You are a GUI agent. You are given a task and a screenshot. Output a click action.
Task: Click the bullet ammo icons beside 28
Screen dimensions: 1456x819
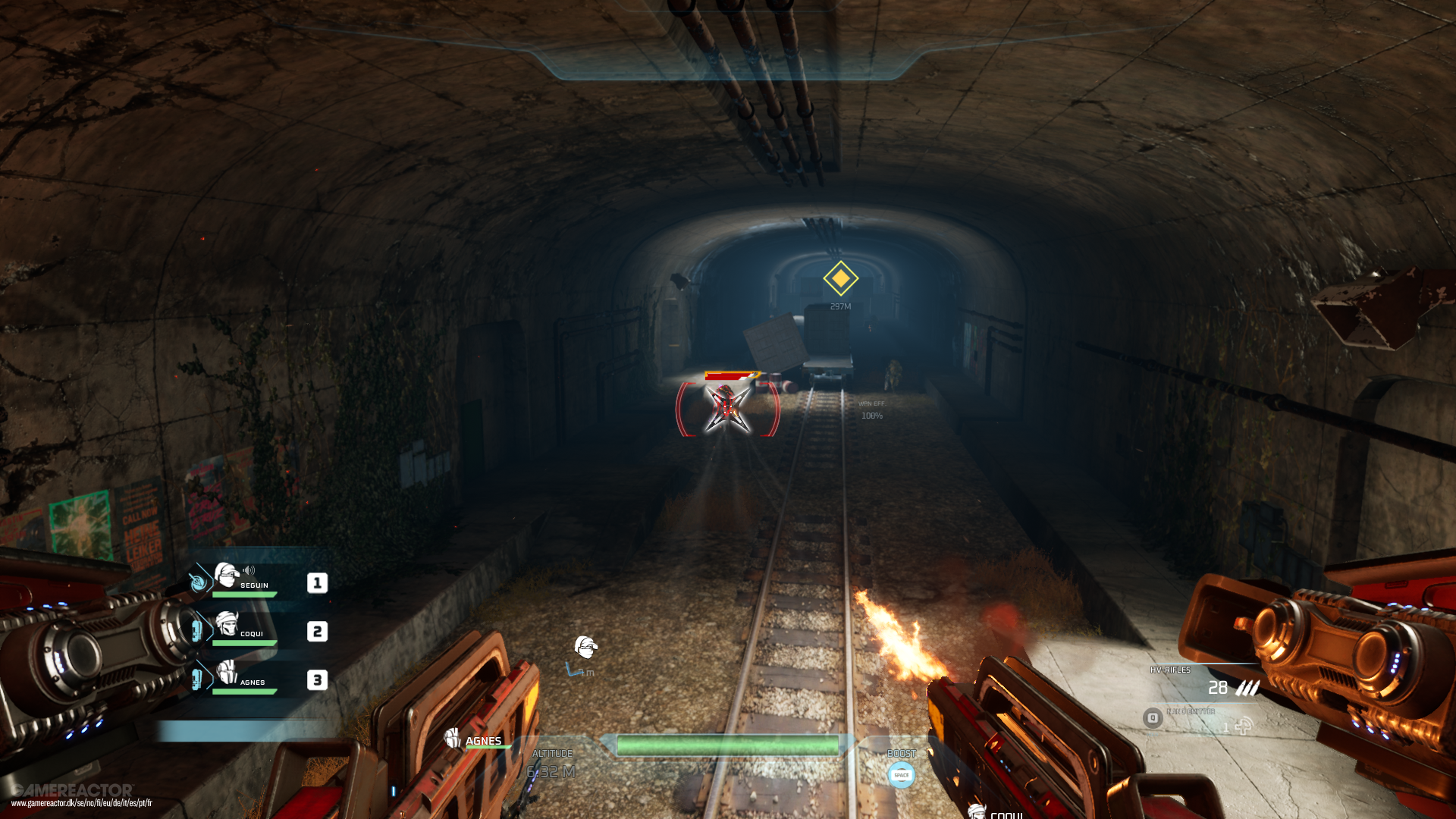point(1247,688)
